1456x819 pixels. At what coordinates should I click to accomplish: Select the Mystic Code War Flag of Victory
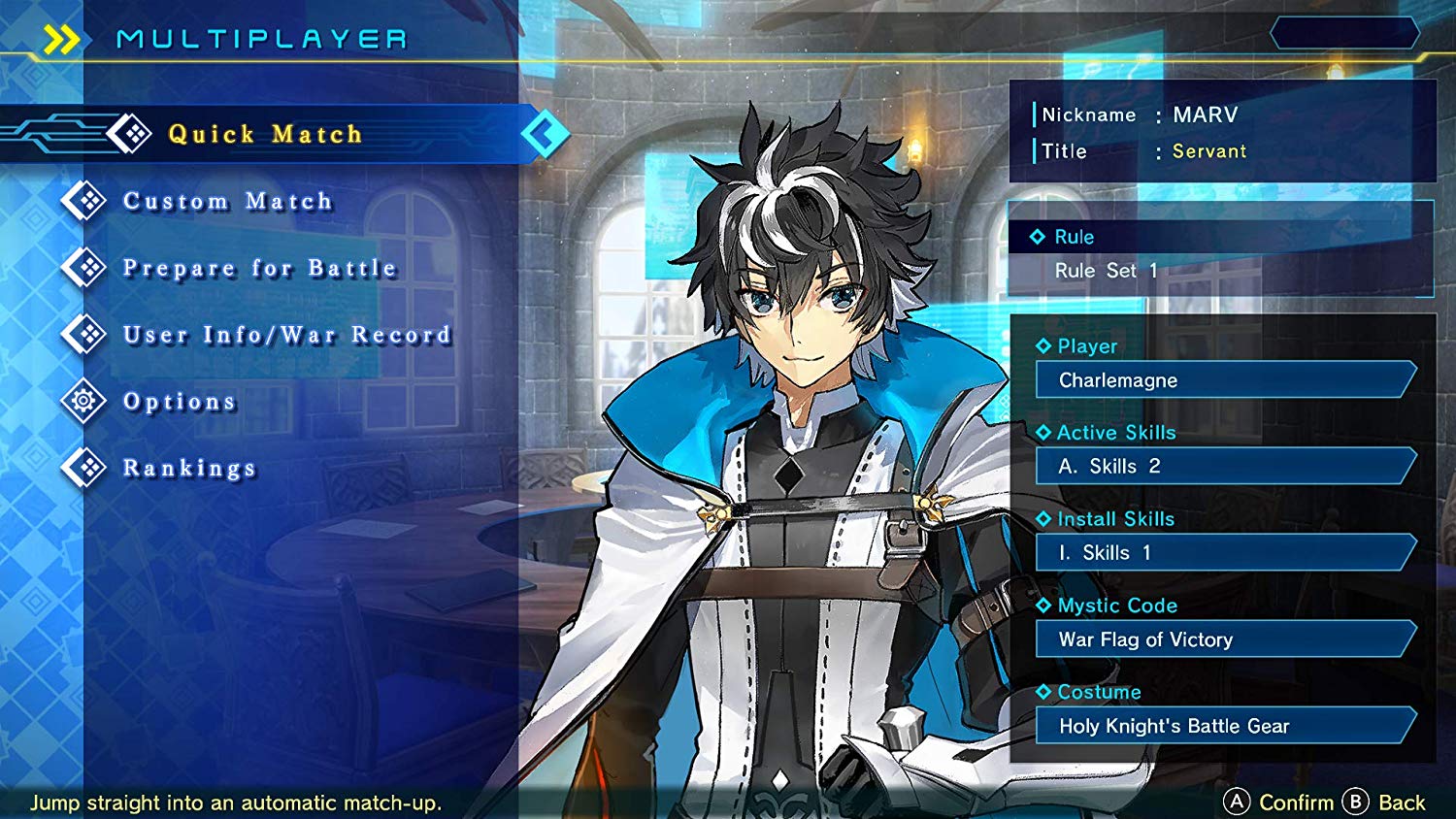(1223, 639)
